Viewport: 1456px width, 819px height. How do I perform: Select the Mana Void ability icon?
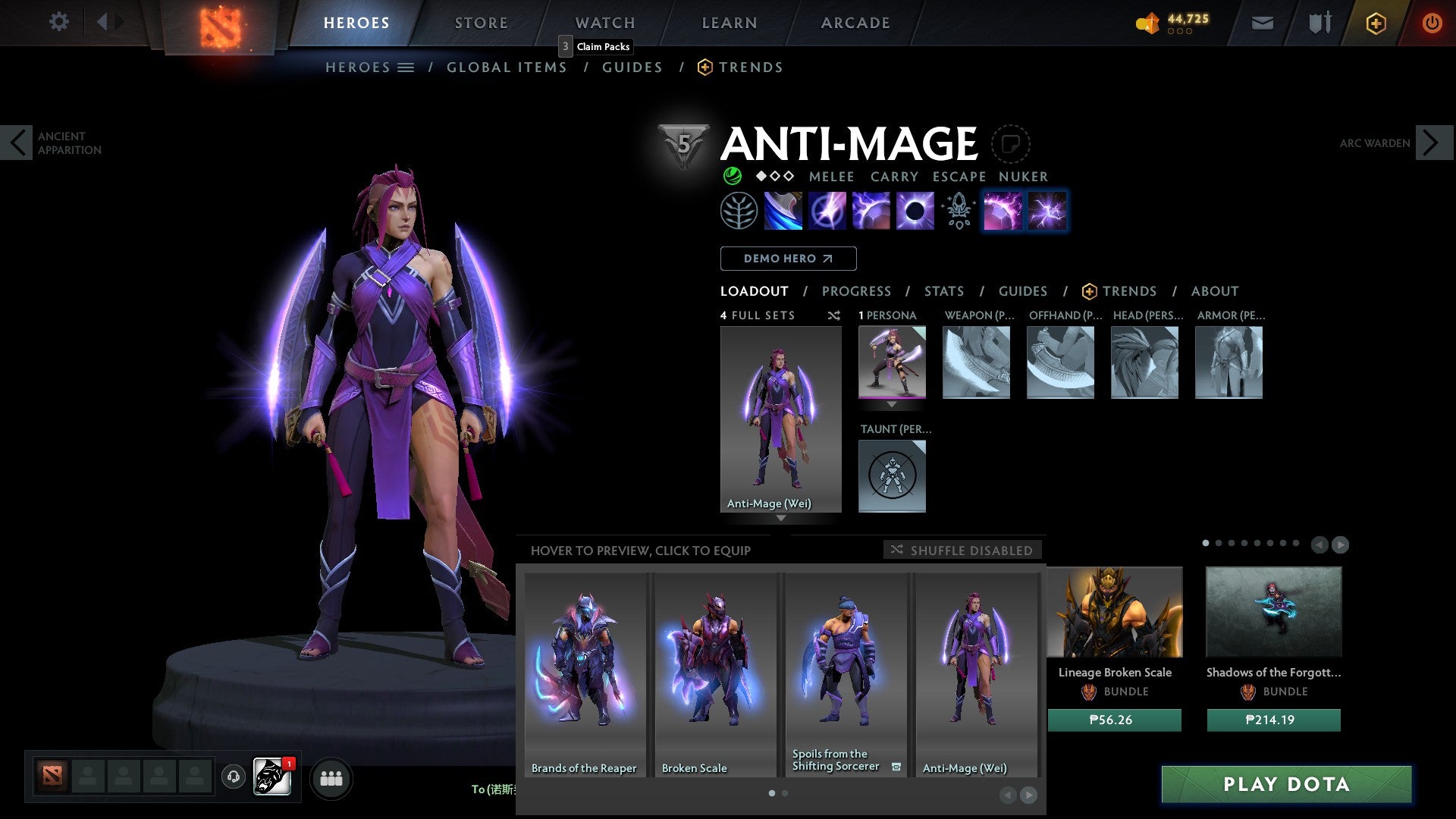[x=914, y=210]
